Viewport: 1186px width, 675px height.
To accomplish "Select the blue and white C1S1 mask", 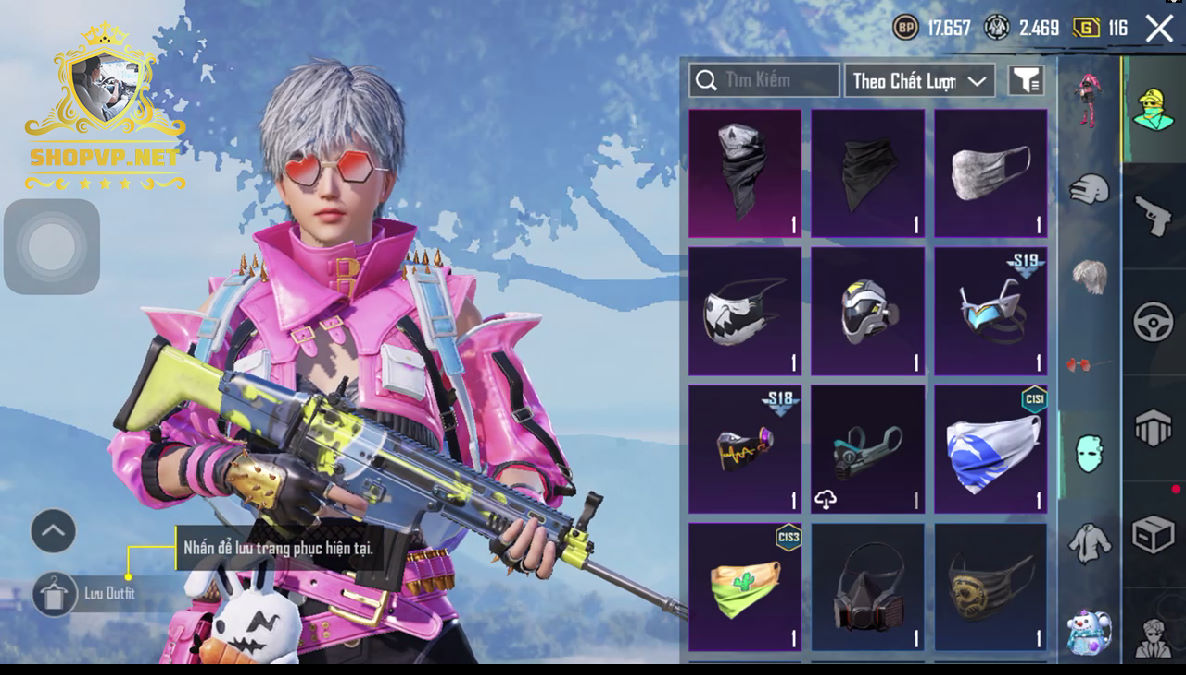I will click(991, 449).
